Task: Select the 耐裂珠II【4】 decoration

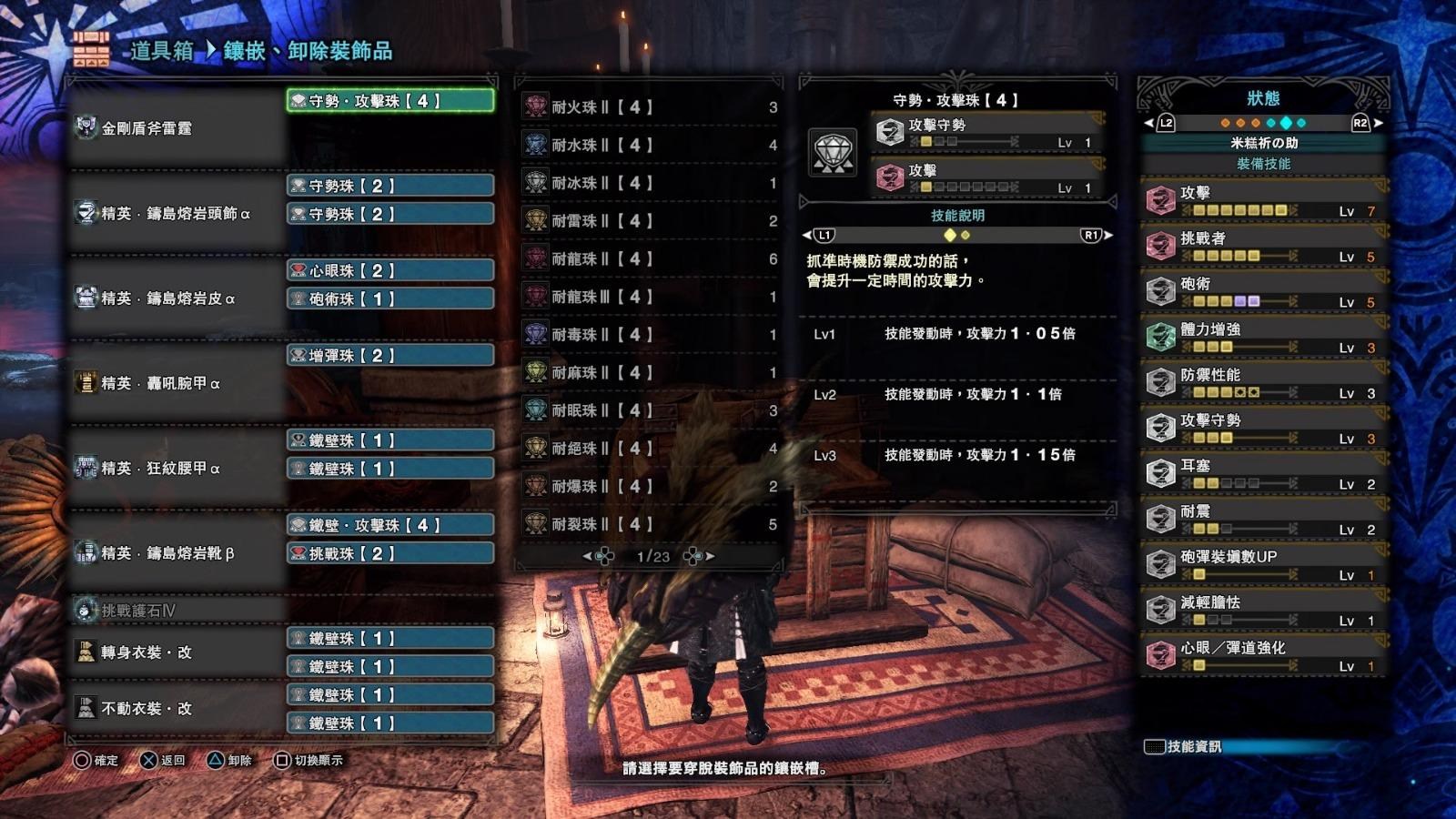Action: pyautogui.click(x=650, y=524)
